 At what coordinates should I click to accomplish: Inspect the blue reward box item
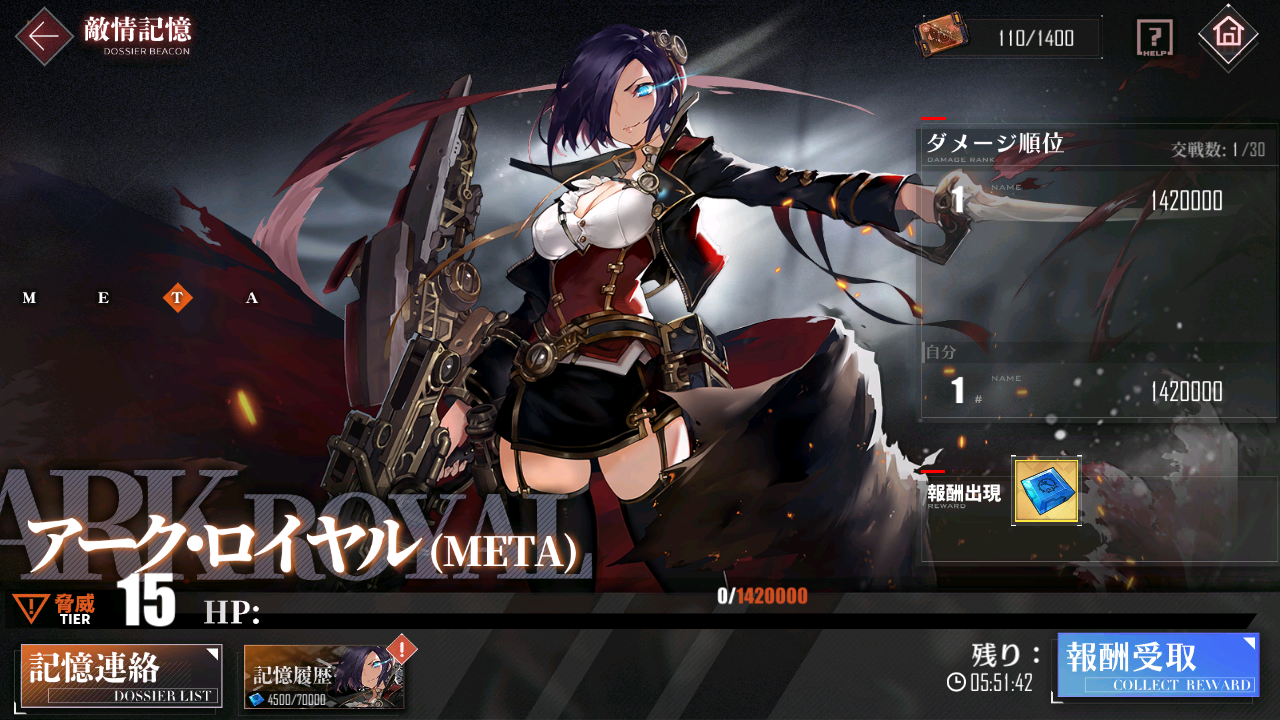[x=1046, y=491]
